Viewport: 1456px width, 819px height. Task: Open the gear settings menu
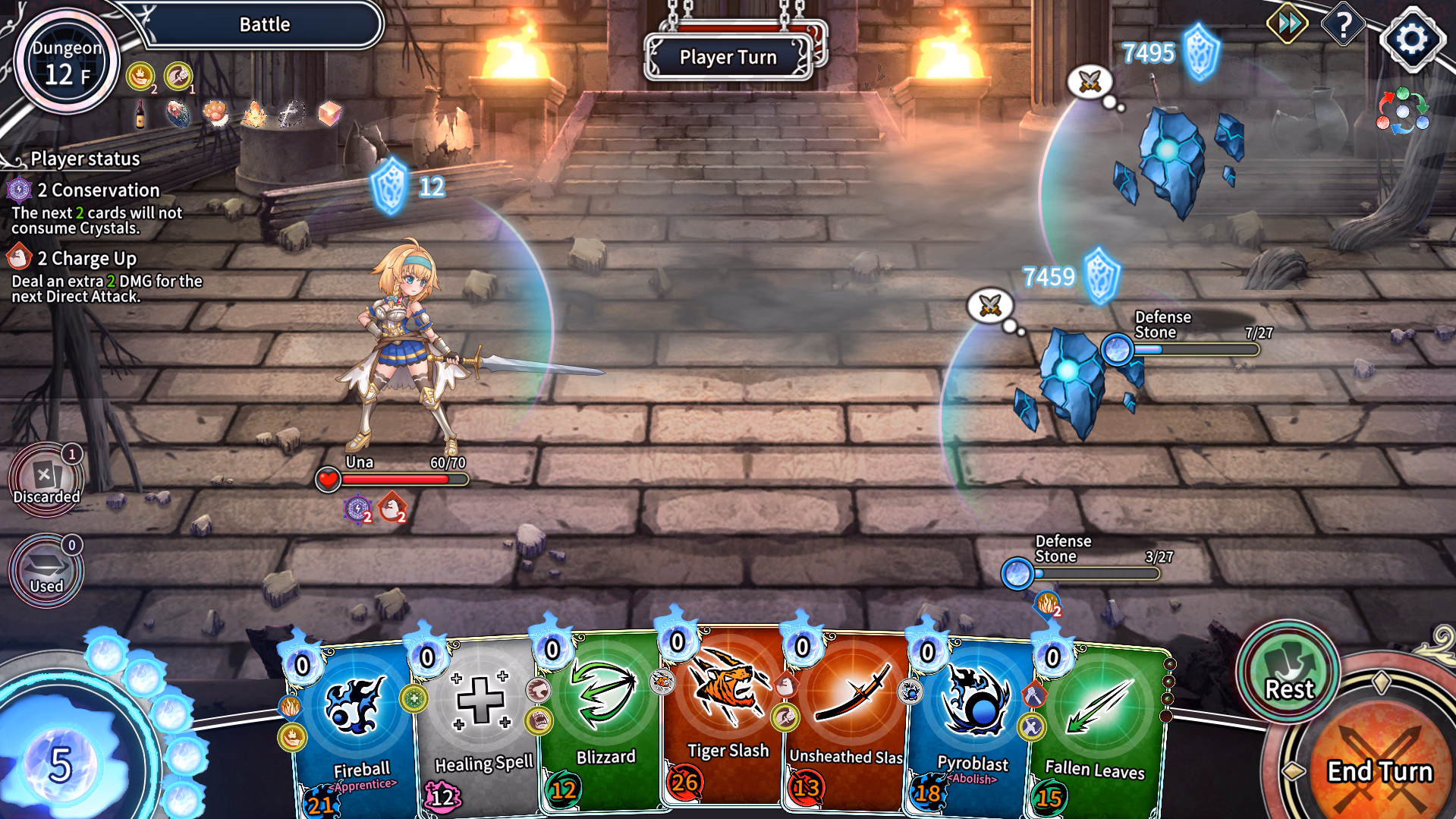pyautogui.click(x=1410, y=38)
